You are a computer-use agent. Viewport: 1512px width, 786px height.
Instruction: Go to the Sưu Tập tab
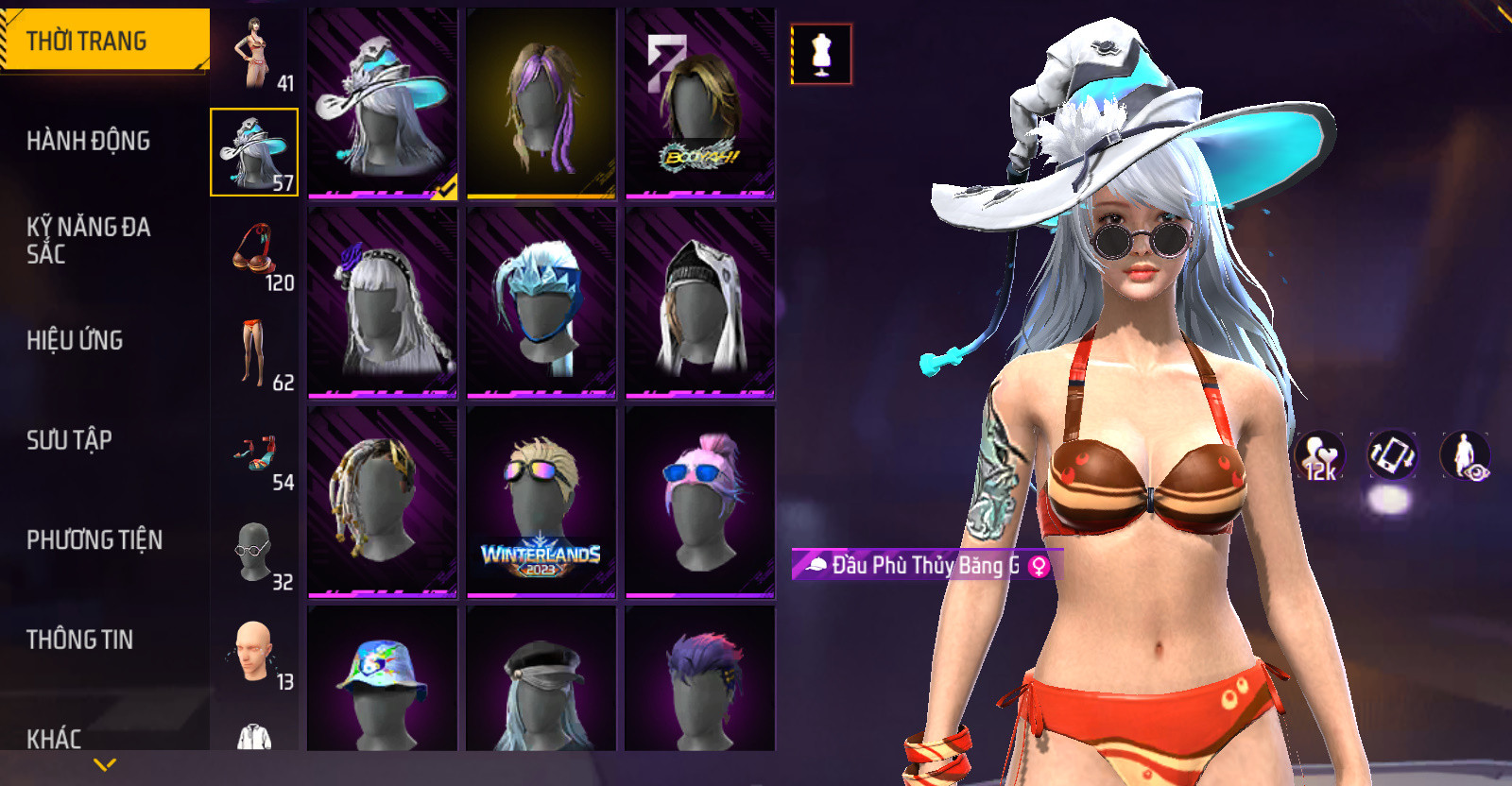pos(70,440)
